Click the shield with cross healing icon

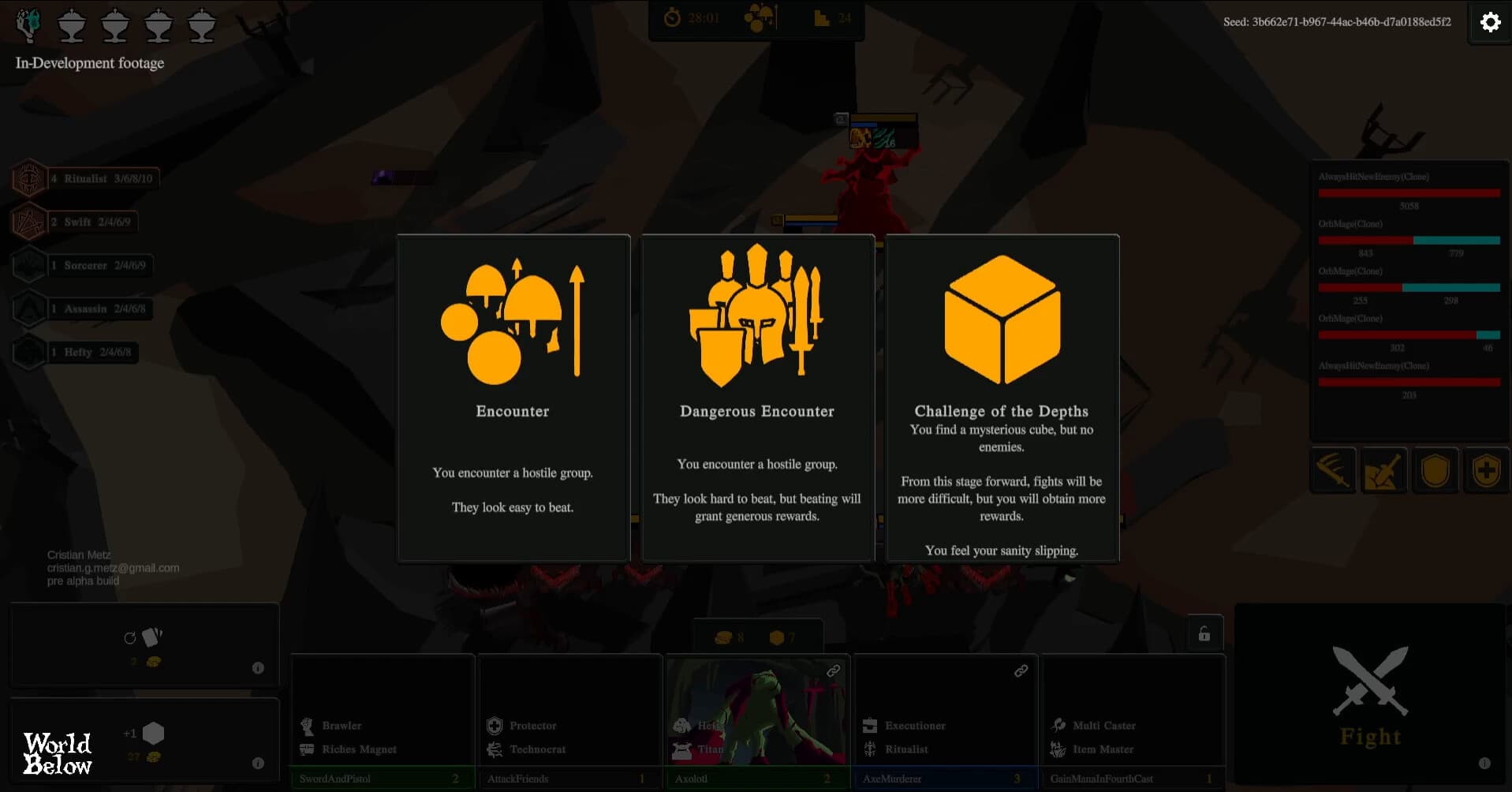pyautogui.click(x=1488, y=470)
